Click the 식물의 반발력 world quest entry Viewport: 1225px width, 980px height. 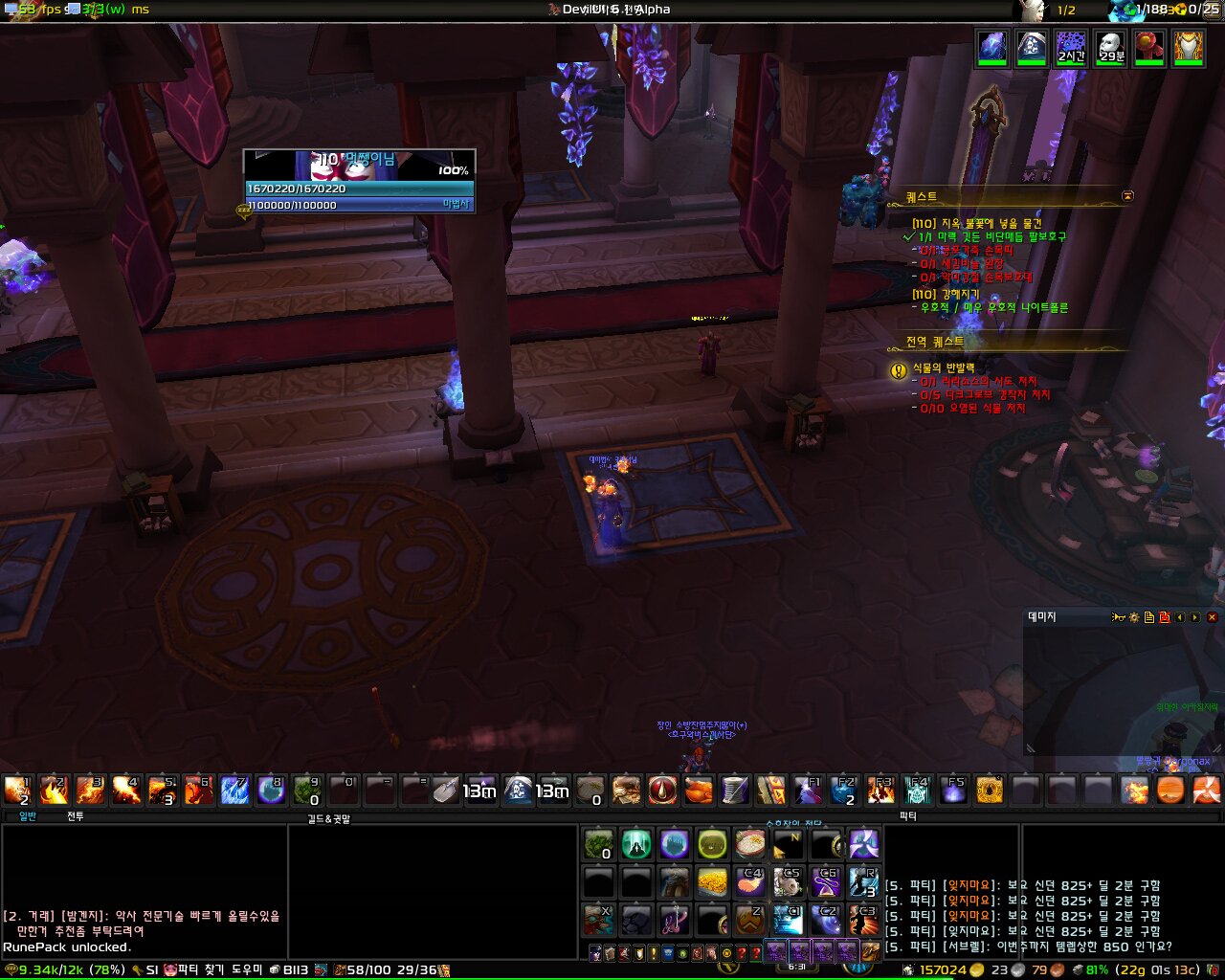pos(943,367)
